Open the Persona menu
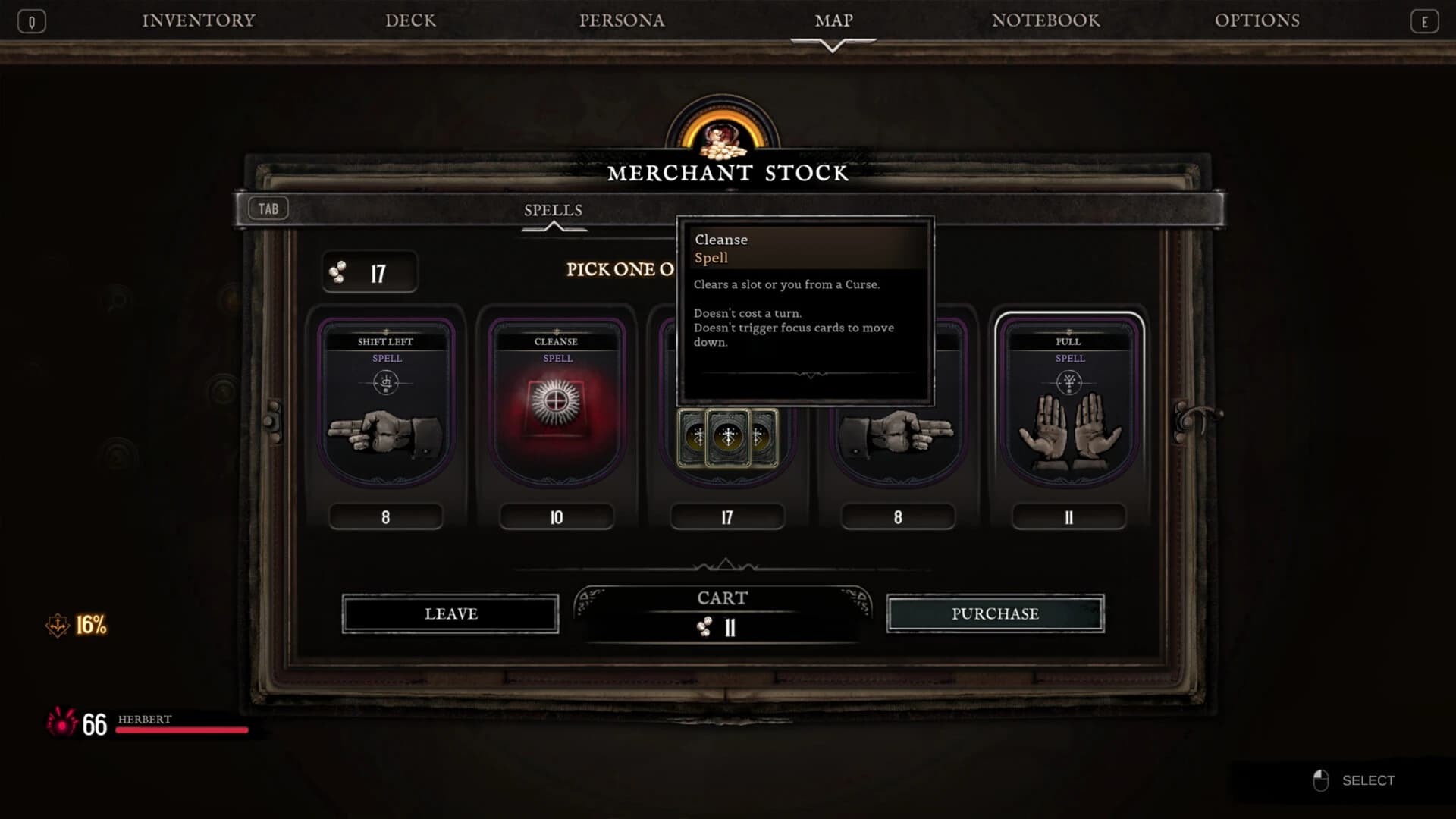 coord(622,20)
